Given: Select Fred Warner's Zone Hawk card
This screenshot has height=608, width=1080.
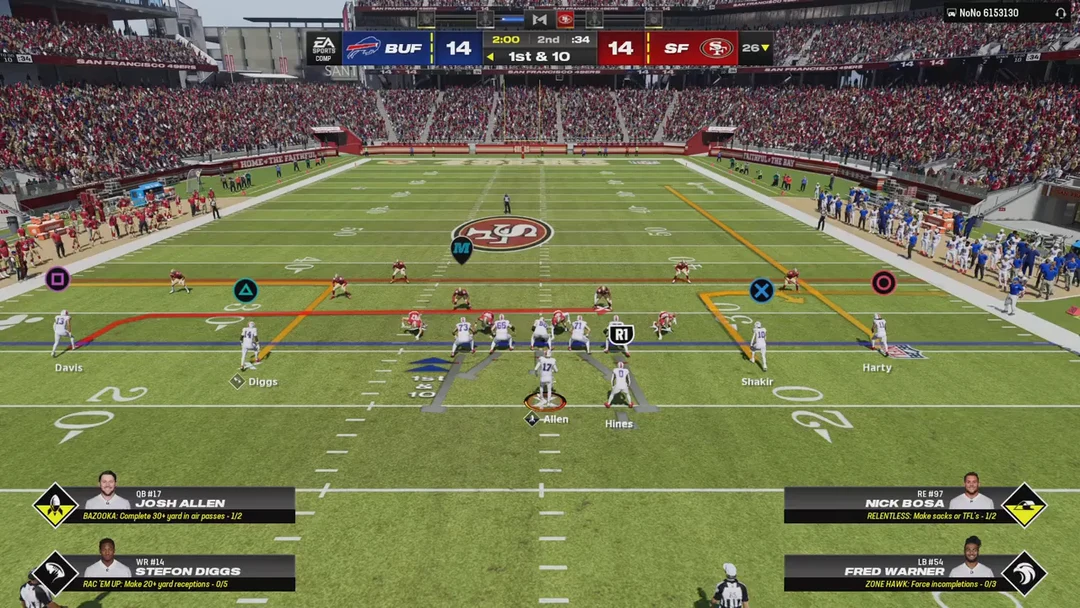Looking at the screenshot, I should [890, 572].
